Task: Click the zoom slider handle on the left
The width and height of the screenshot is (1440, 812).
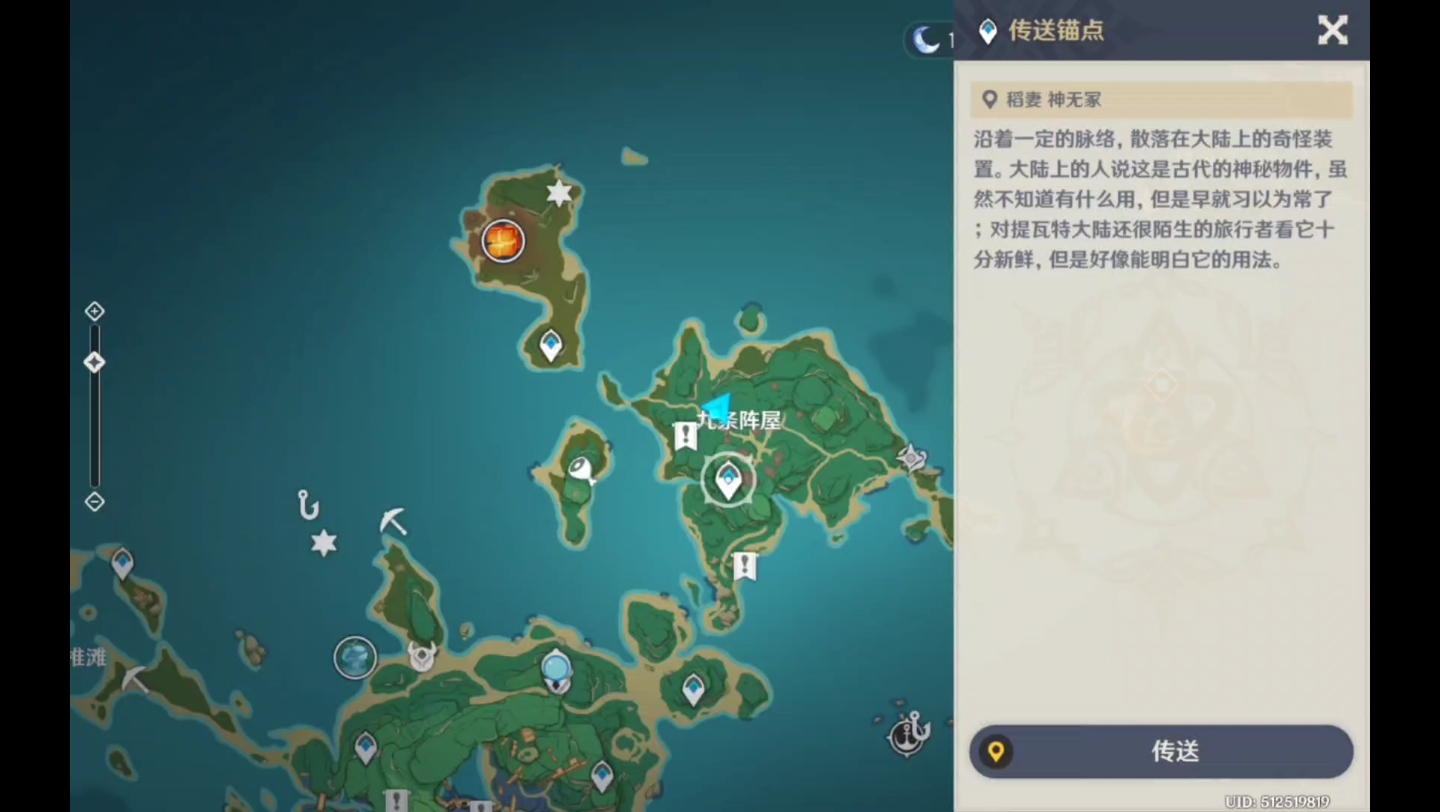Action: (x=94, y=362)
